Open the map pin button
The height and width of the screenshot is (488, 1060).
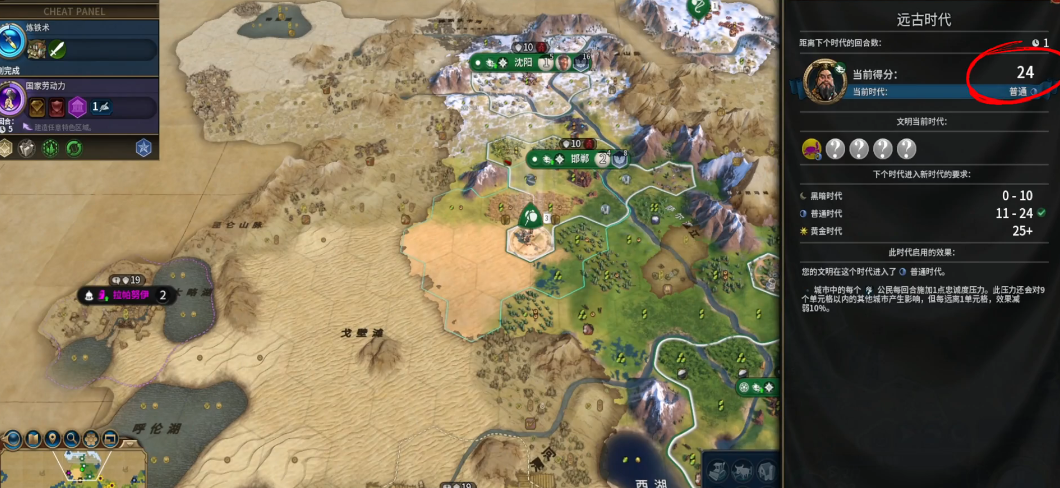(x=54, y=439)
